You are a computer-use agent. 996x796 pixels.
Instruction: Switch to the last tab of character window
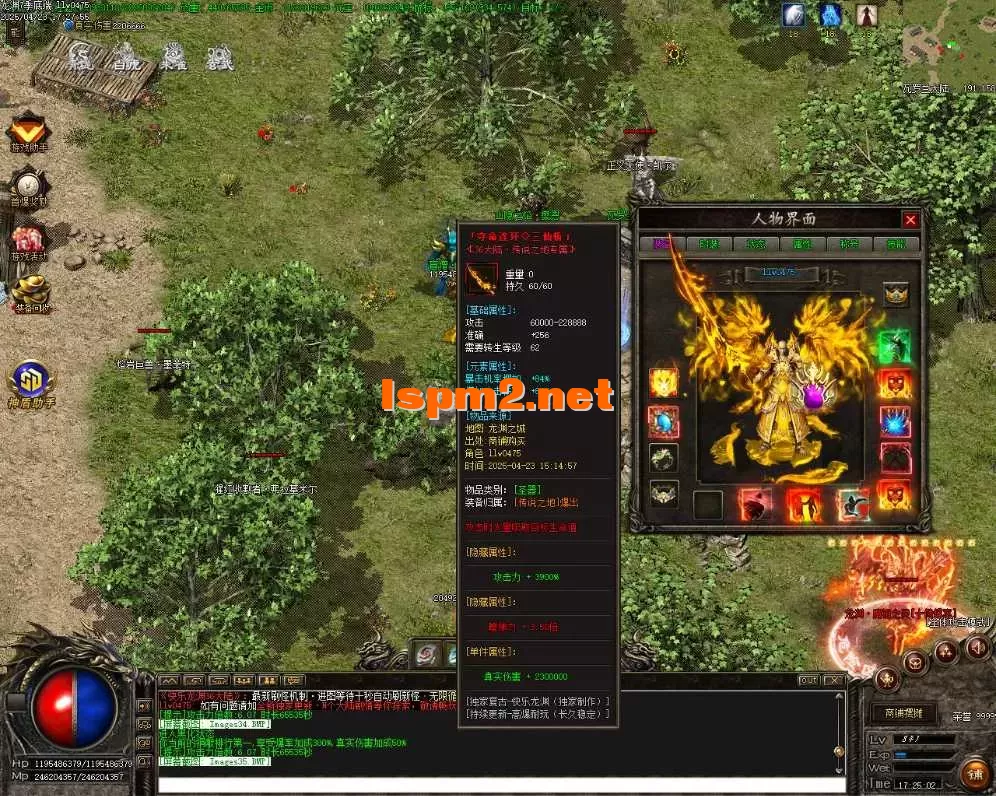point(896,244)
